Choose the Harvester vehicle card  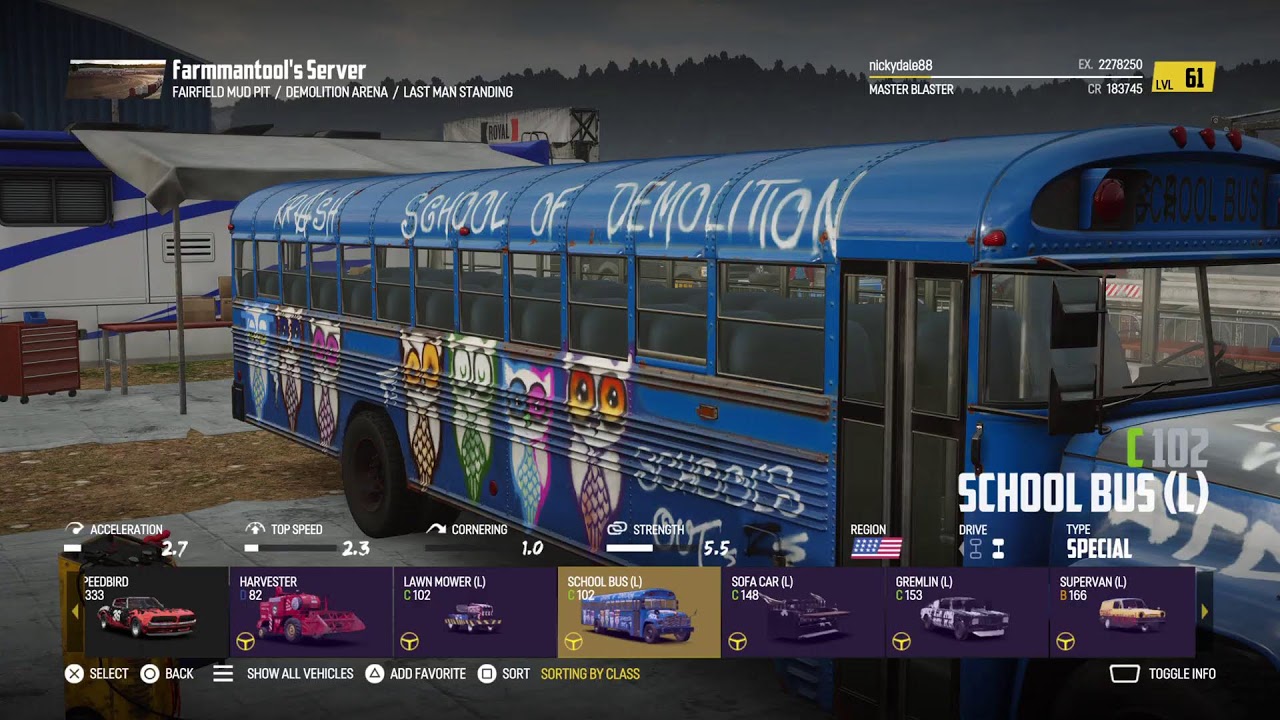311,612
